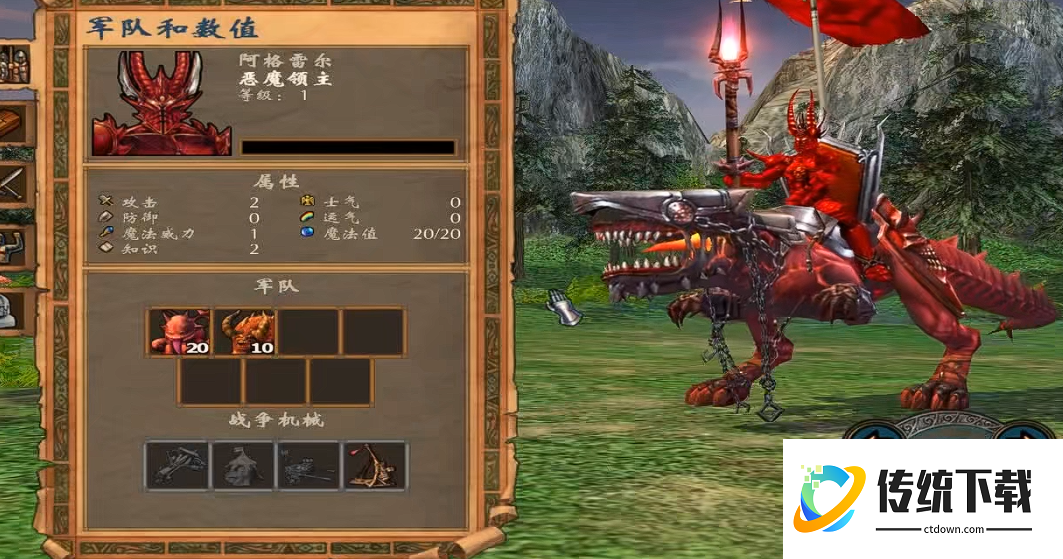Switch to the crossed swords tab
Viewport: 1063px width, 559px height.
click(x=16, y=185)
